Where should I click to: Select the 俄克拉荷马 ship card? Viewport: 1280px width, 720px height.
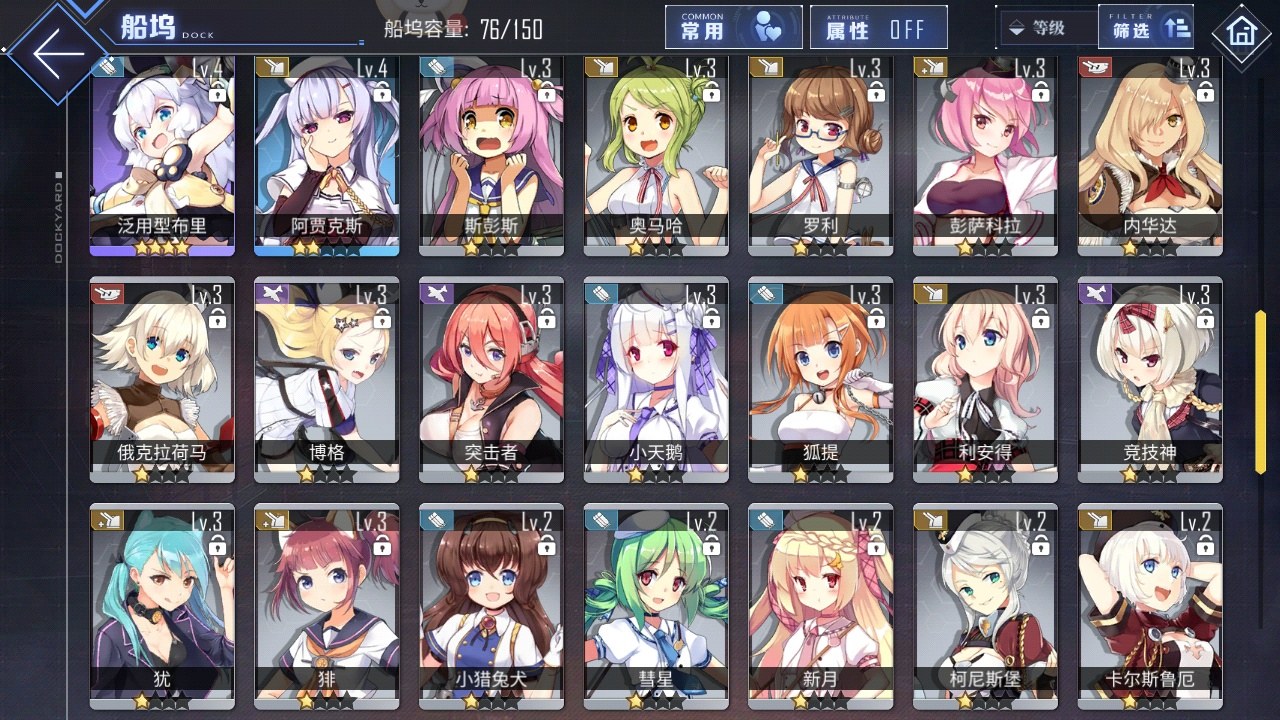pos(162,380)
